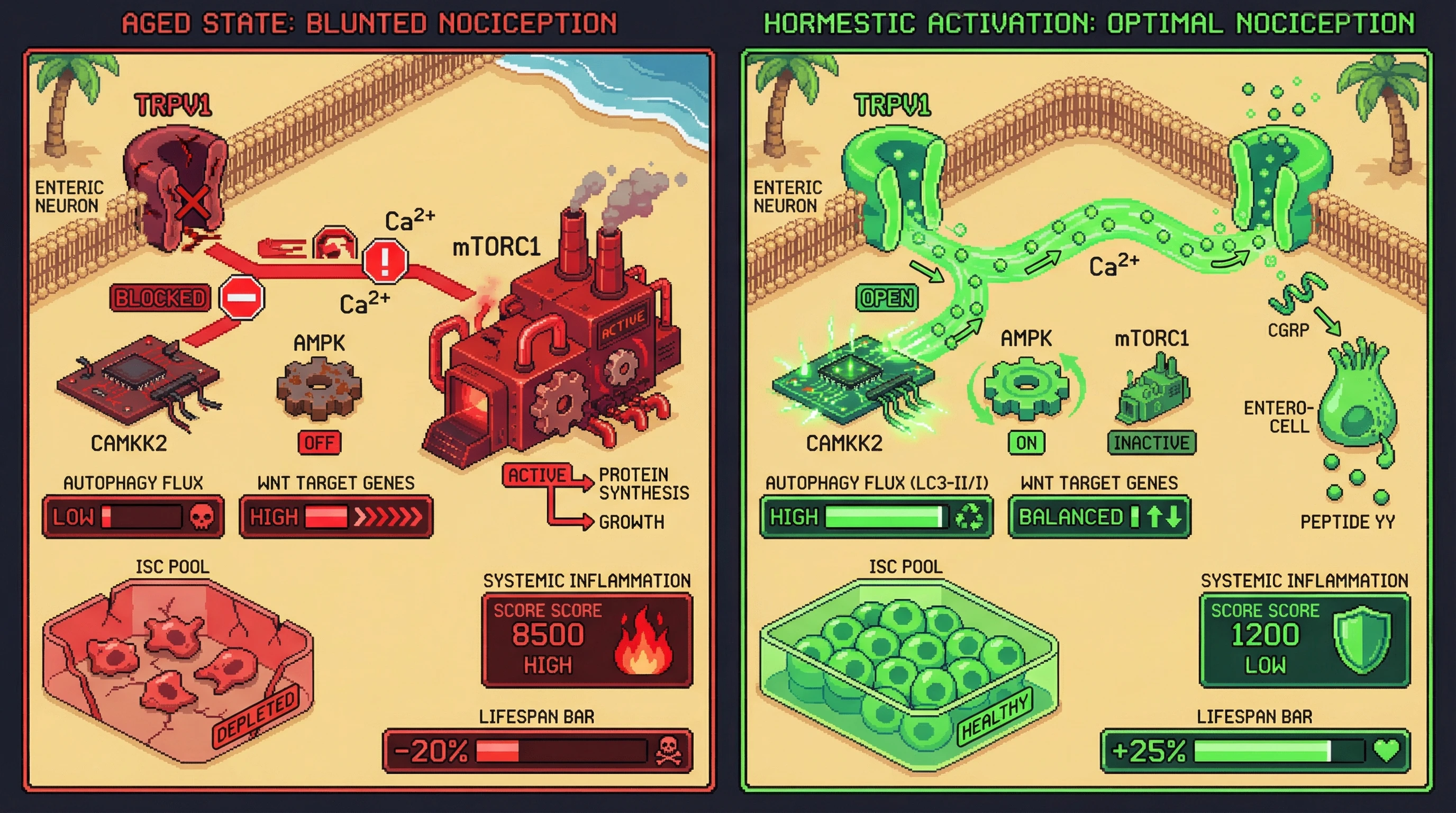Activate the red ACTIVE protein synthesis badge
The height and width of the screenshot is (813, 1456).
(538, 475)
